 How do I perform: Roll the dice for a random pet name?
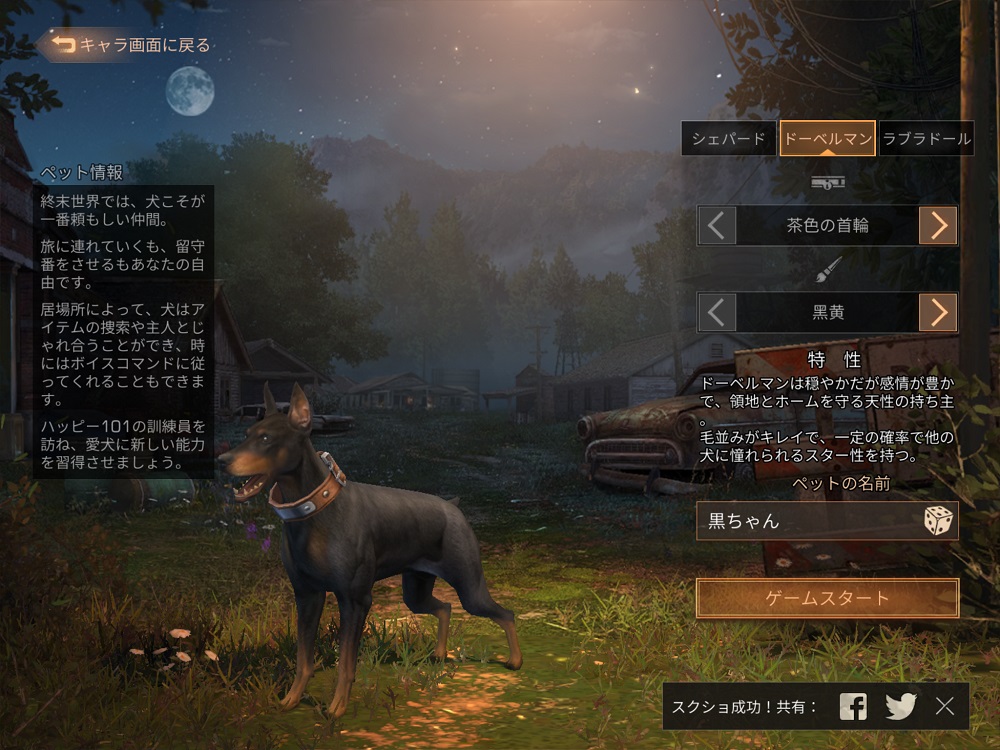(938, 521)
